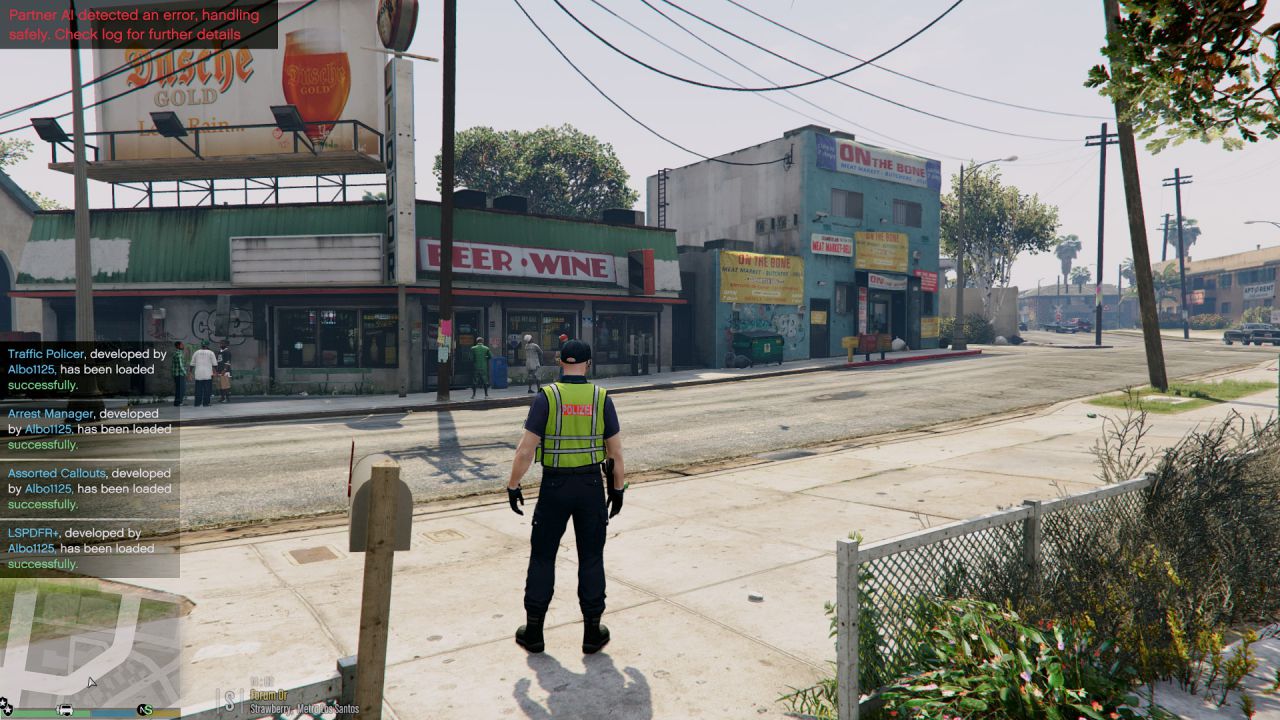This screenshot has width=1280, height=720.
Task: Select the Traffic Policer loaded notification
Action: (89, 369)
